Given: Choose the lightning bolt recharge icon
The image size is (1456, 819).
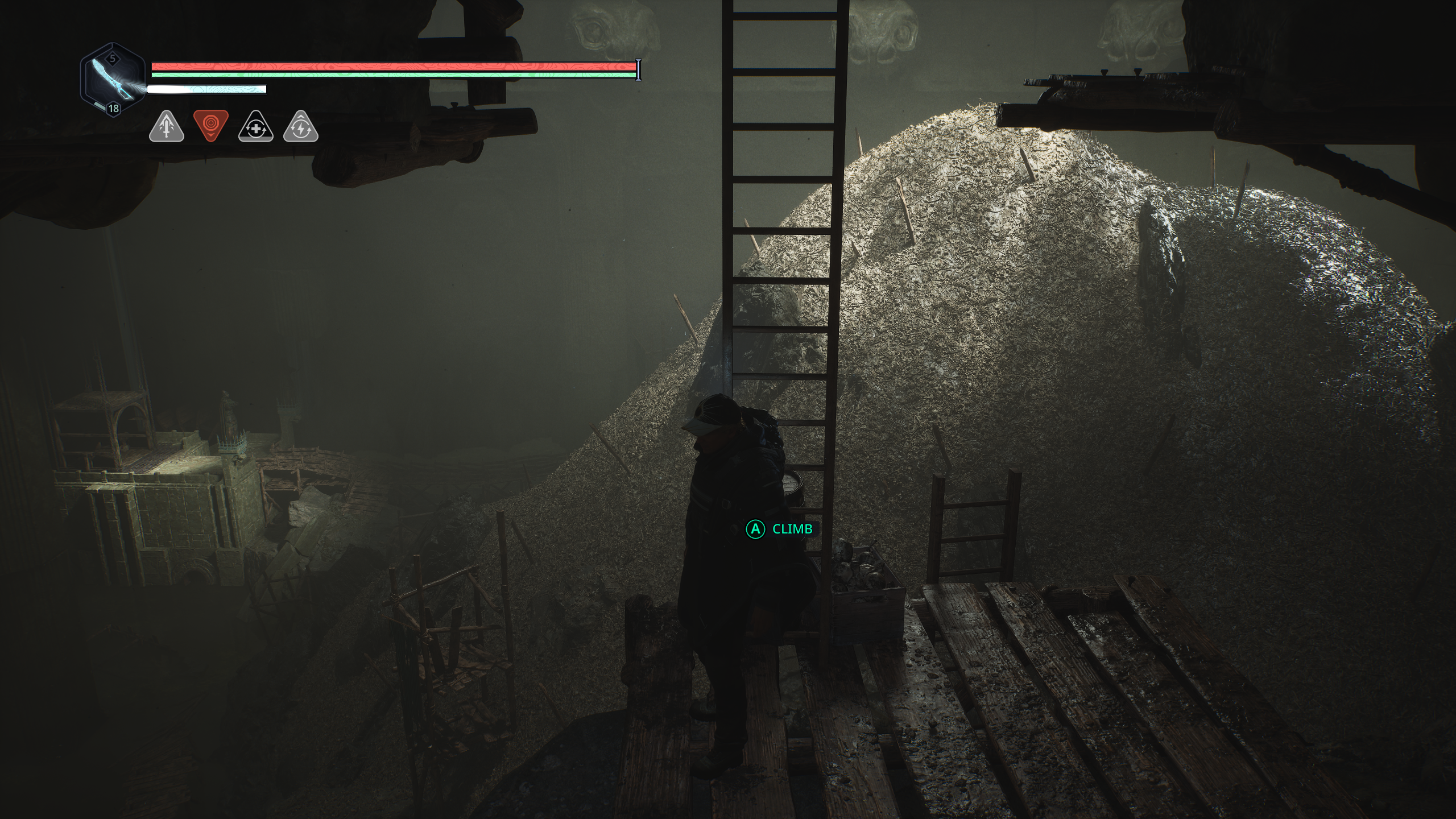Looking at the screenshot, I should pyautogui.click(x=300, y=128).
